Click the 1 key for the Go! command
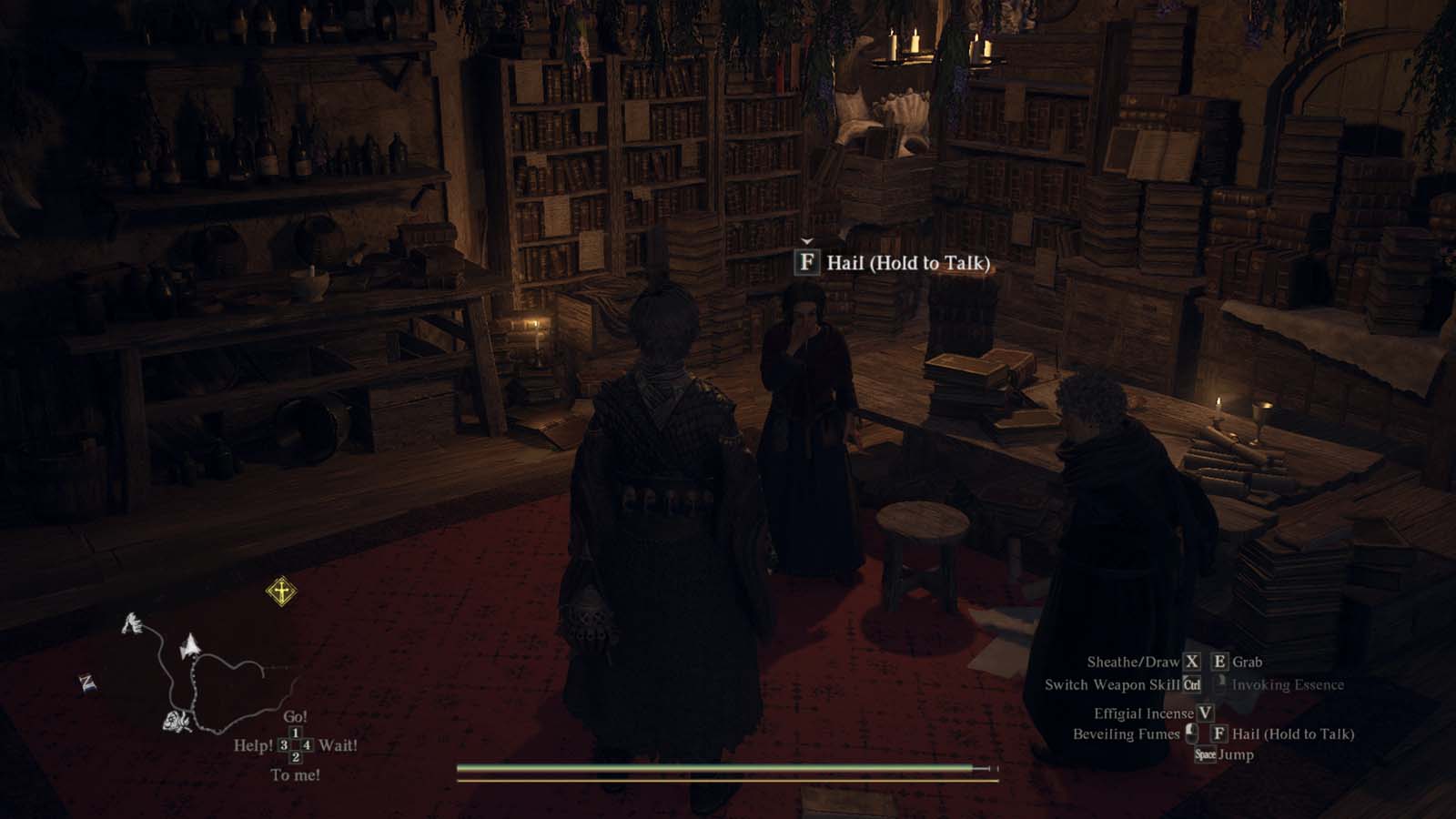Viewport: 1456px width, 819px height. point(295,732)
